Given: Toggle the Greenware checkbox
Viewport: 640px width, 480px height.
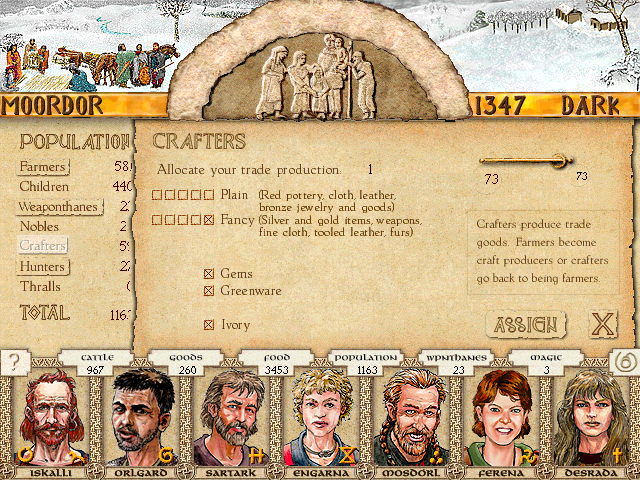Looking at the screenshot, I should tap(209, 292).
